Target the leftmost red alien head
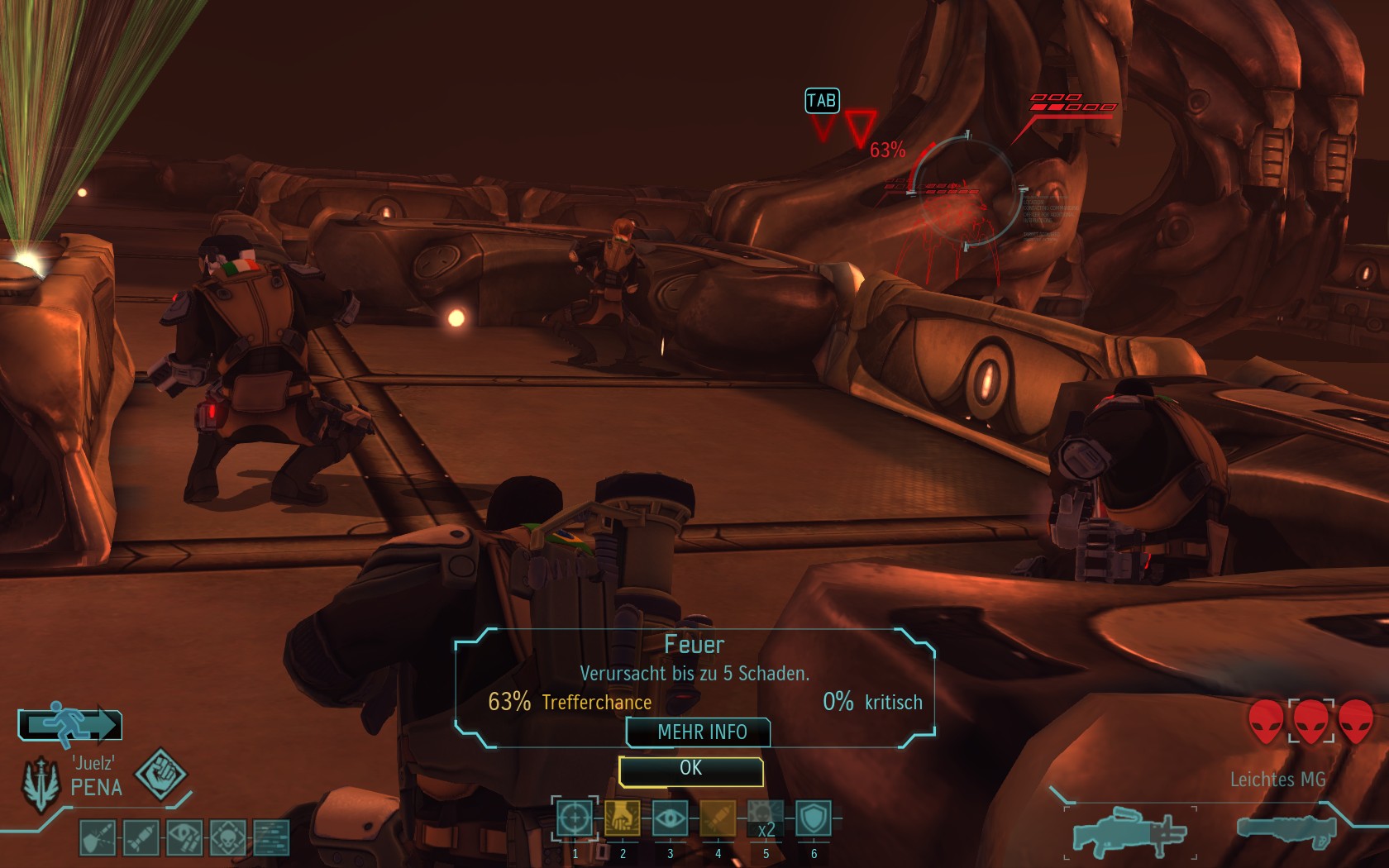The width and height of the screenshot is (1389, 868). (x=1266, y=720)
